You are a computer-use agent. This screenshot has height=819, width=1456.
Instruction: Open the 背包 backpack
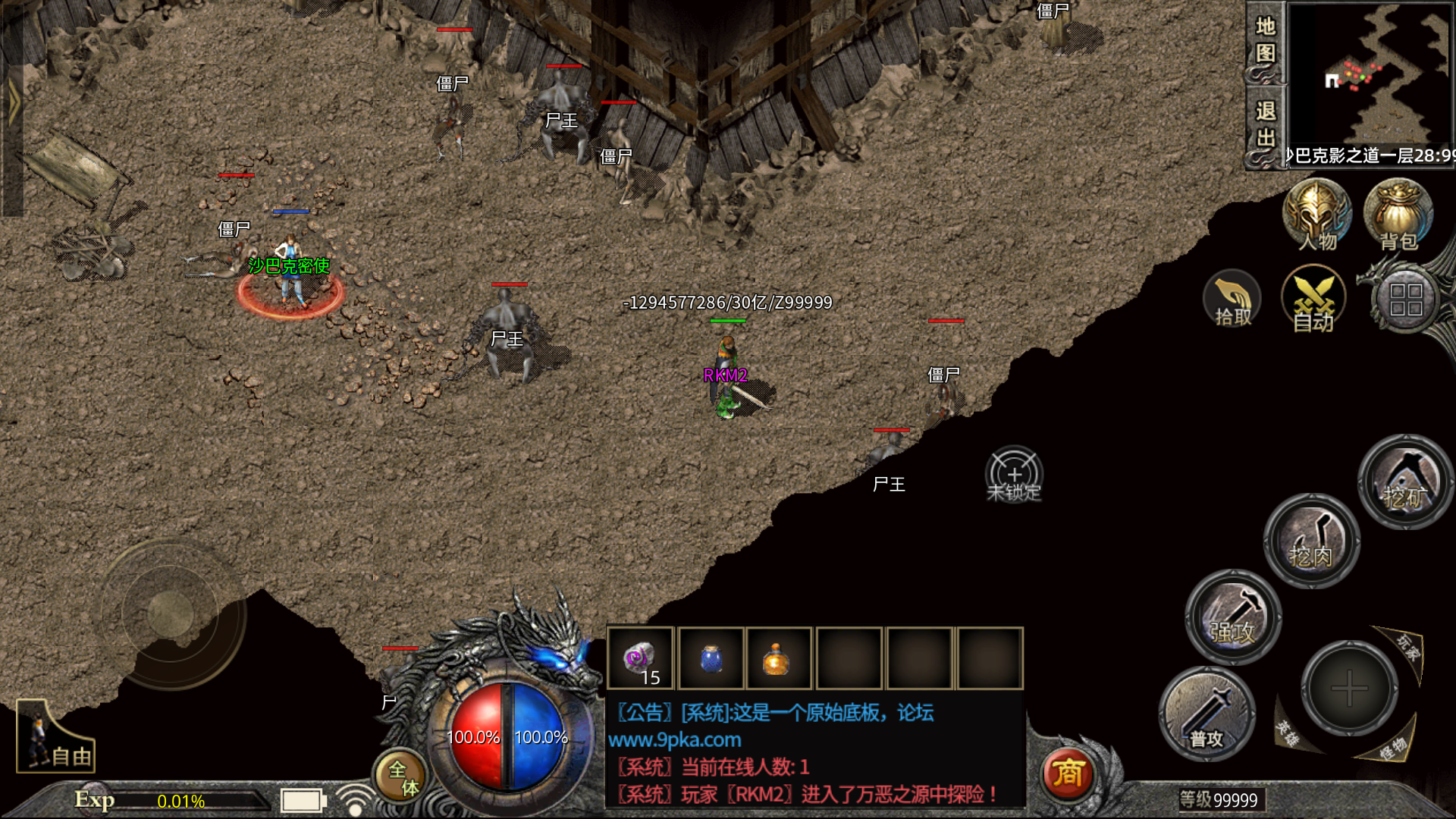pos(1398,215)
